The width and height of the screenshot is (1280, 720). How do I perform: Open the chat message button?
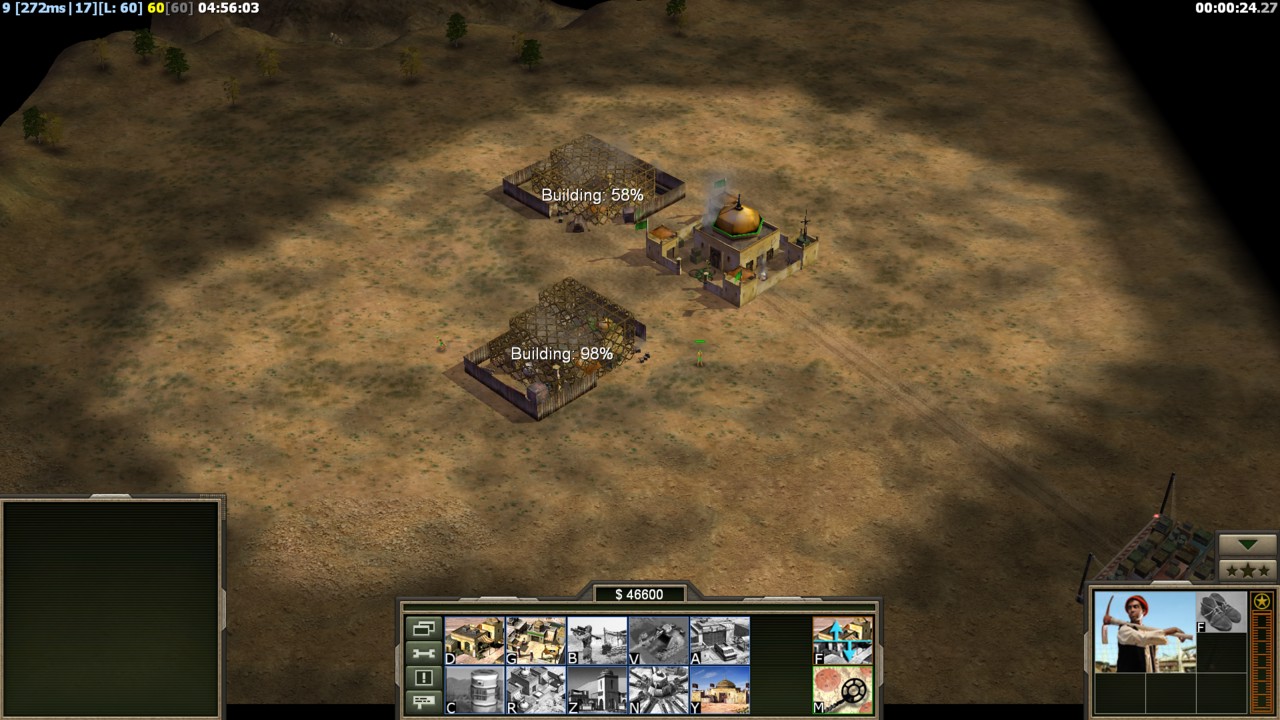pyautogui.click(x=423, y=701)
